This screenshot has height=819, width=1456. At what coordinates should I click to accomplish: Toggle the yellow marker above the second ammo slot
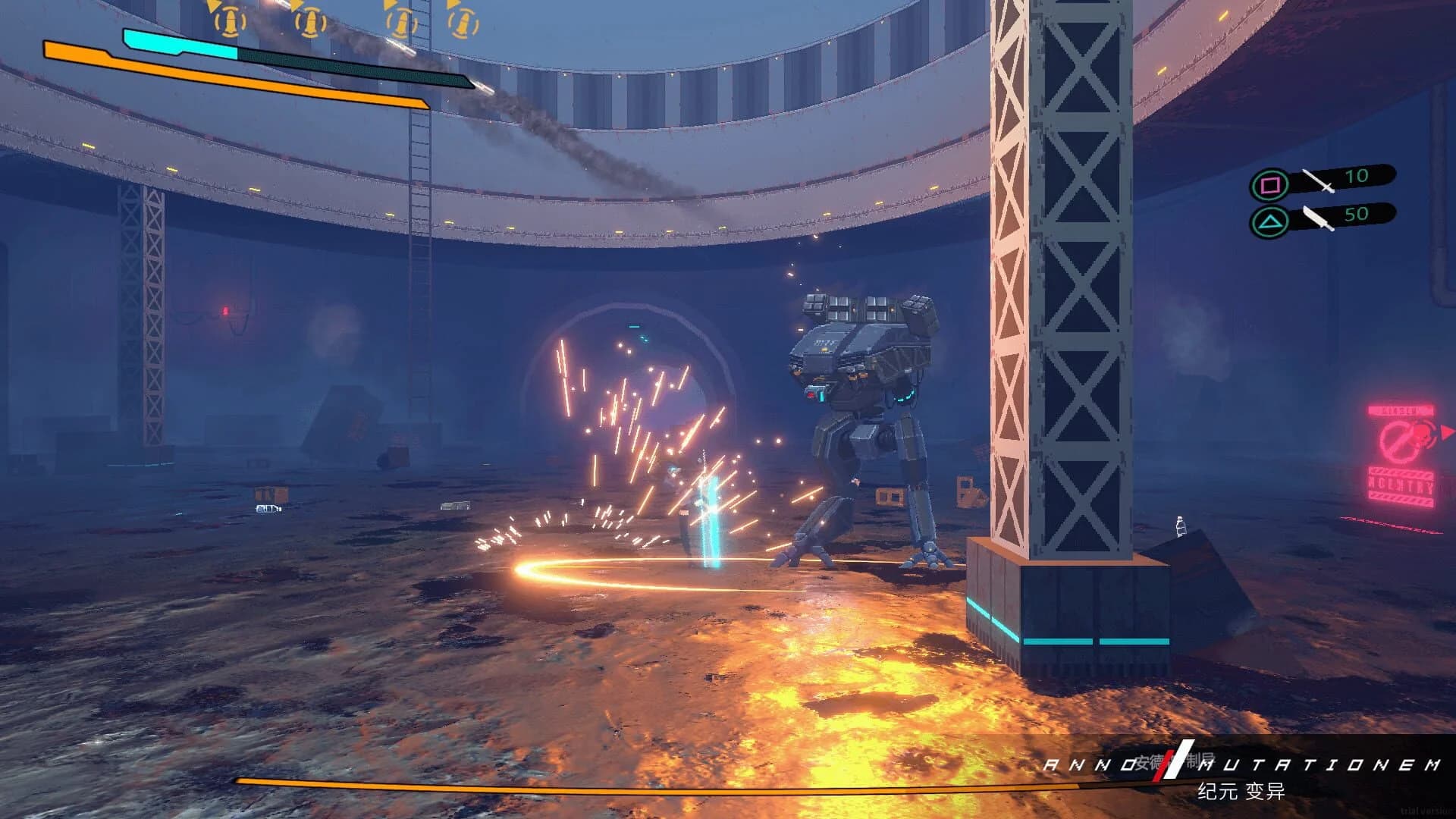[297, 6]
